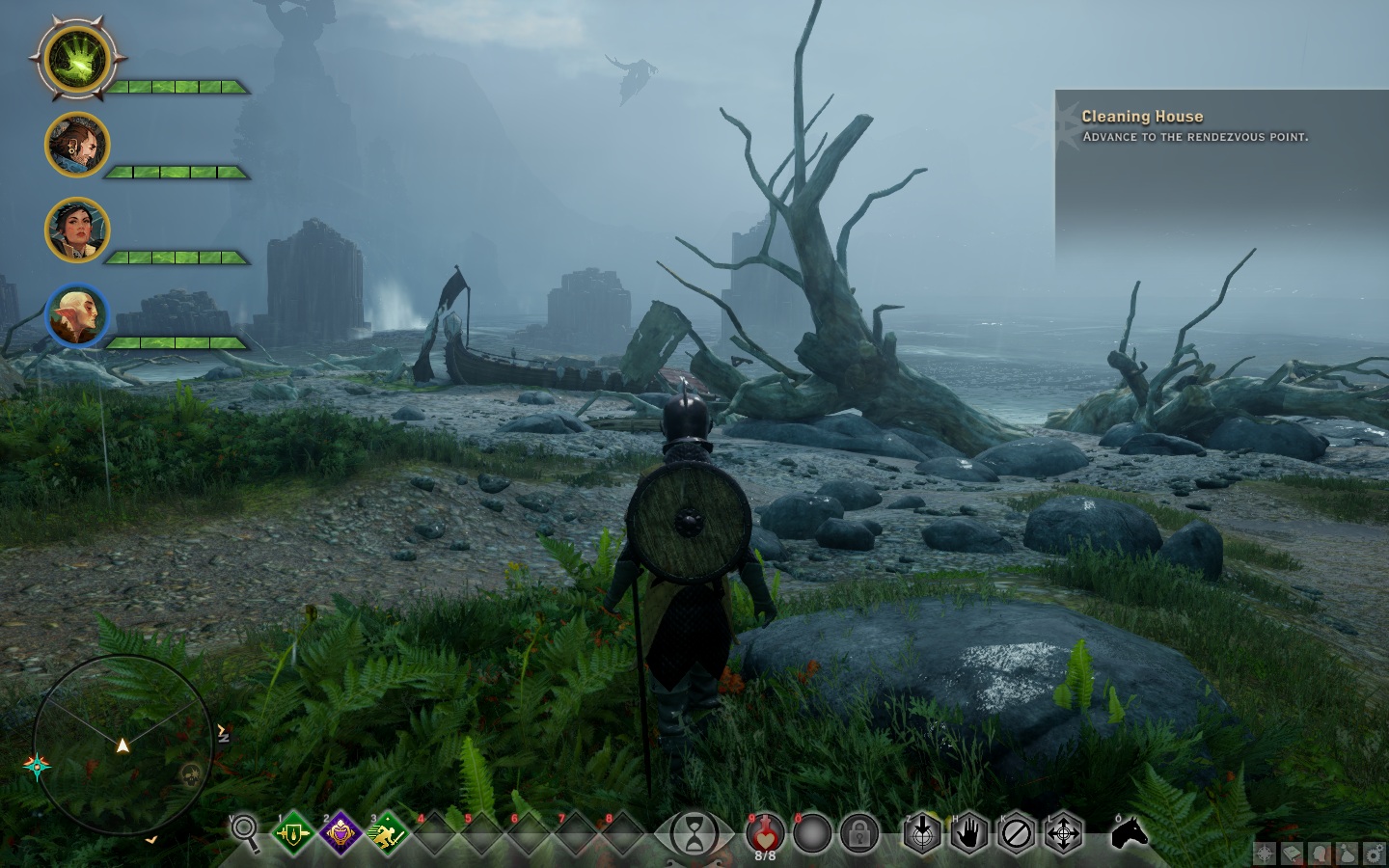This screenshot has height=868, width=1389.
Task: Toggle the hourglass tactical camera eye
Action: click(694, 834)
